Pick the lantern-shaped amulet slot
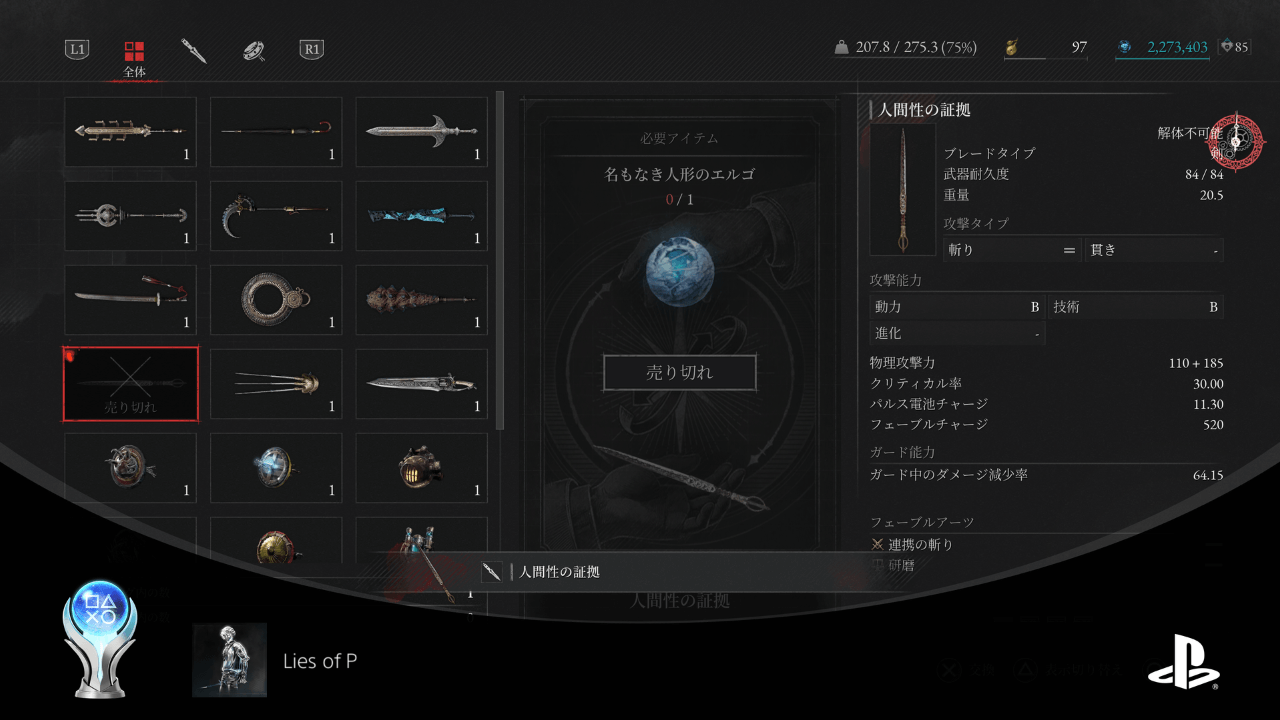The width and height of the screenshot is (1280, 720). coord(421,467)
